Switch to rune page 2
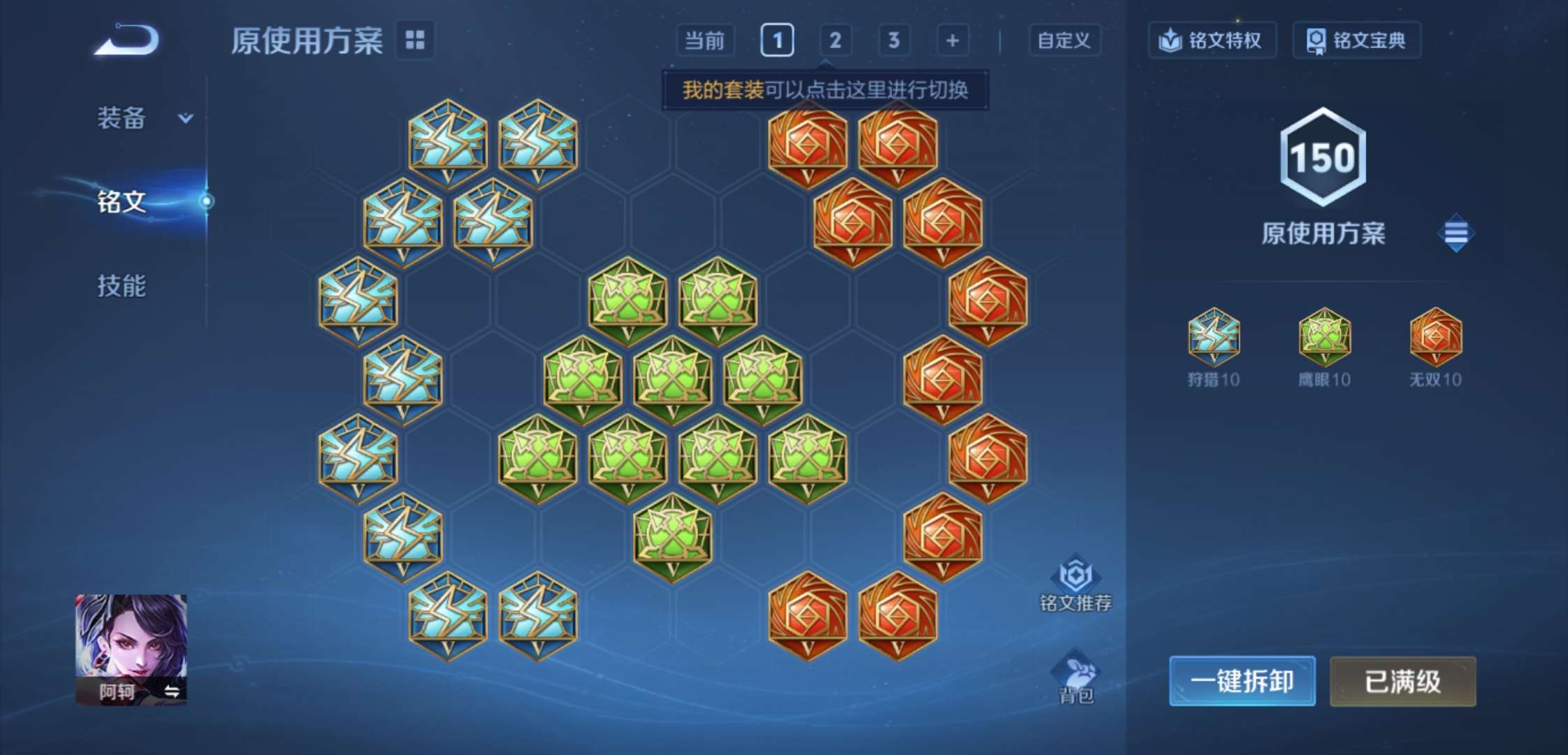This screenshot has height=755, width=1568. click(x=836, y=41)
